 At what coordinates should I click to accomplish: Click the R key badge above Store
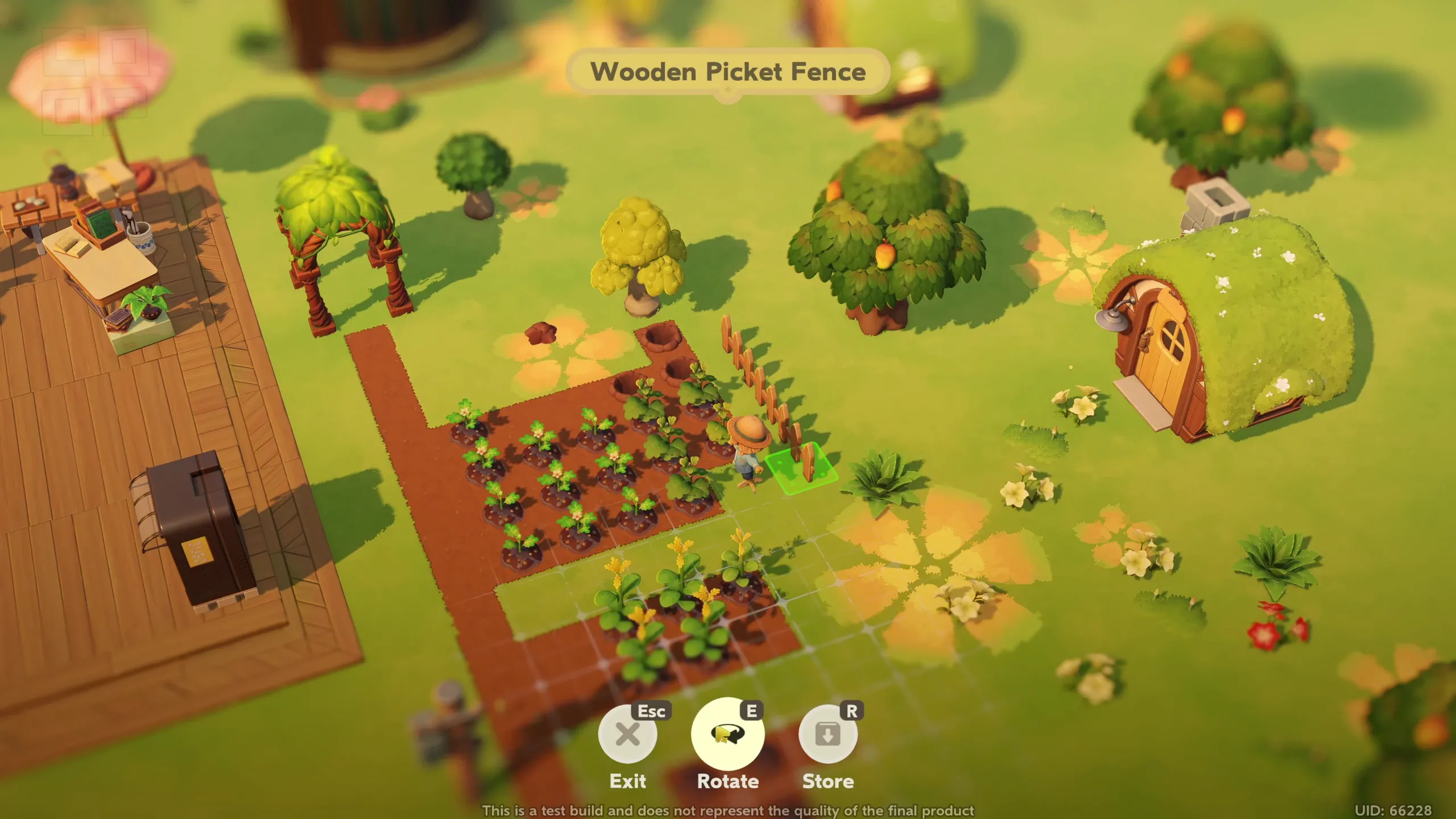coord(852,710)
